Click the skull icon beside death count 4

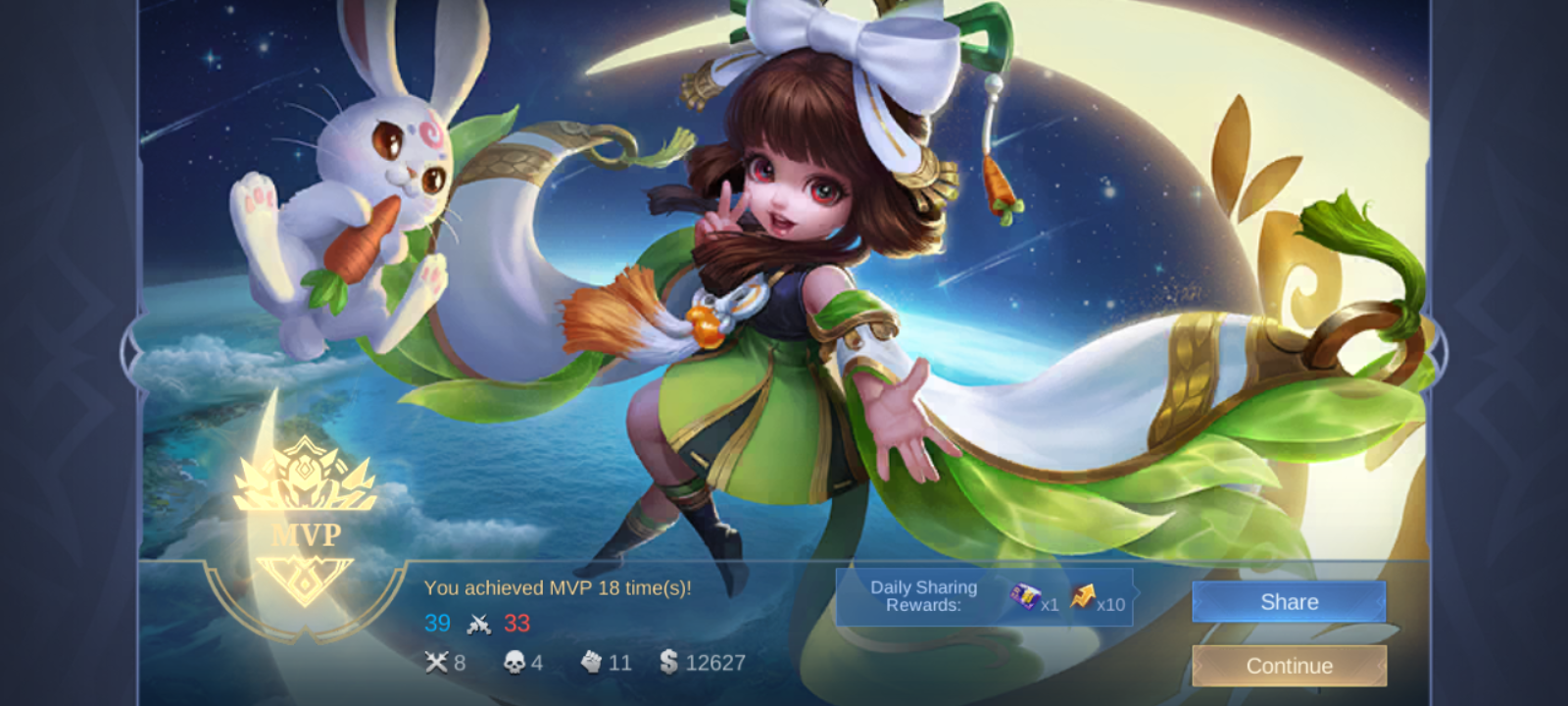[x=514, y=663]
